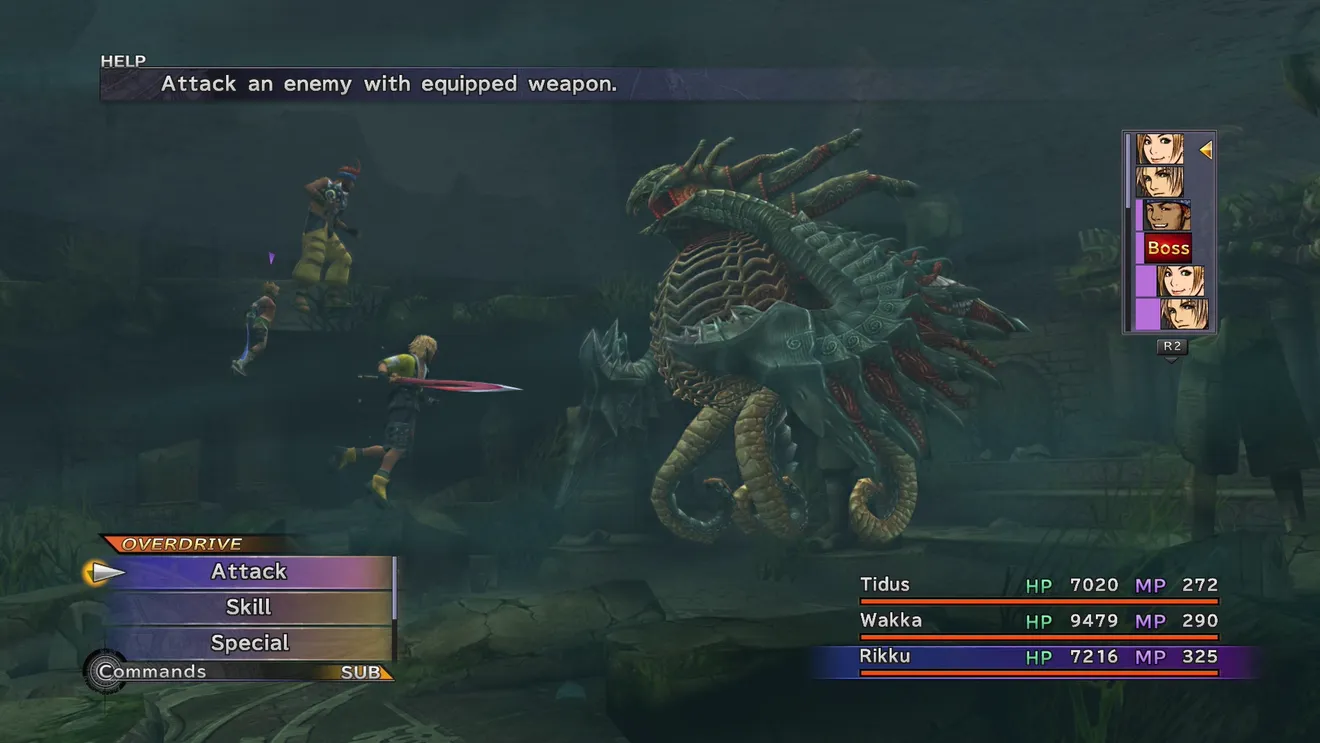This screenshot has width=1320, height=743.
Task: Select the Attack command
Action: 249,572
